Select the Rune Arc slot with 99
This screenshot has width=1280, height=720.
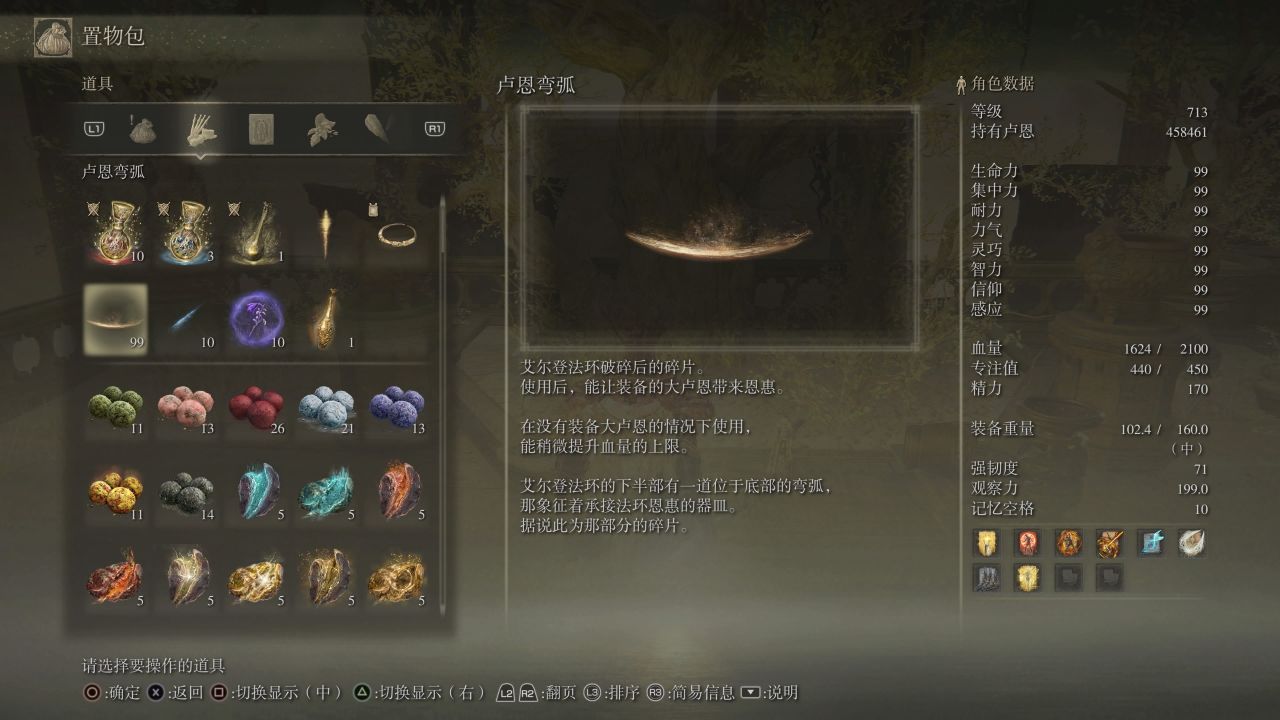click(x=115, y=320)
